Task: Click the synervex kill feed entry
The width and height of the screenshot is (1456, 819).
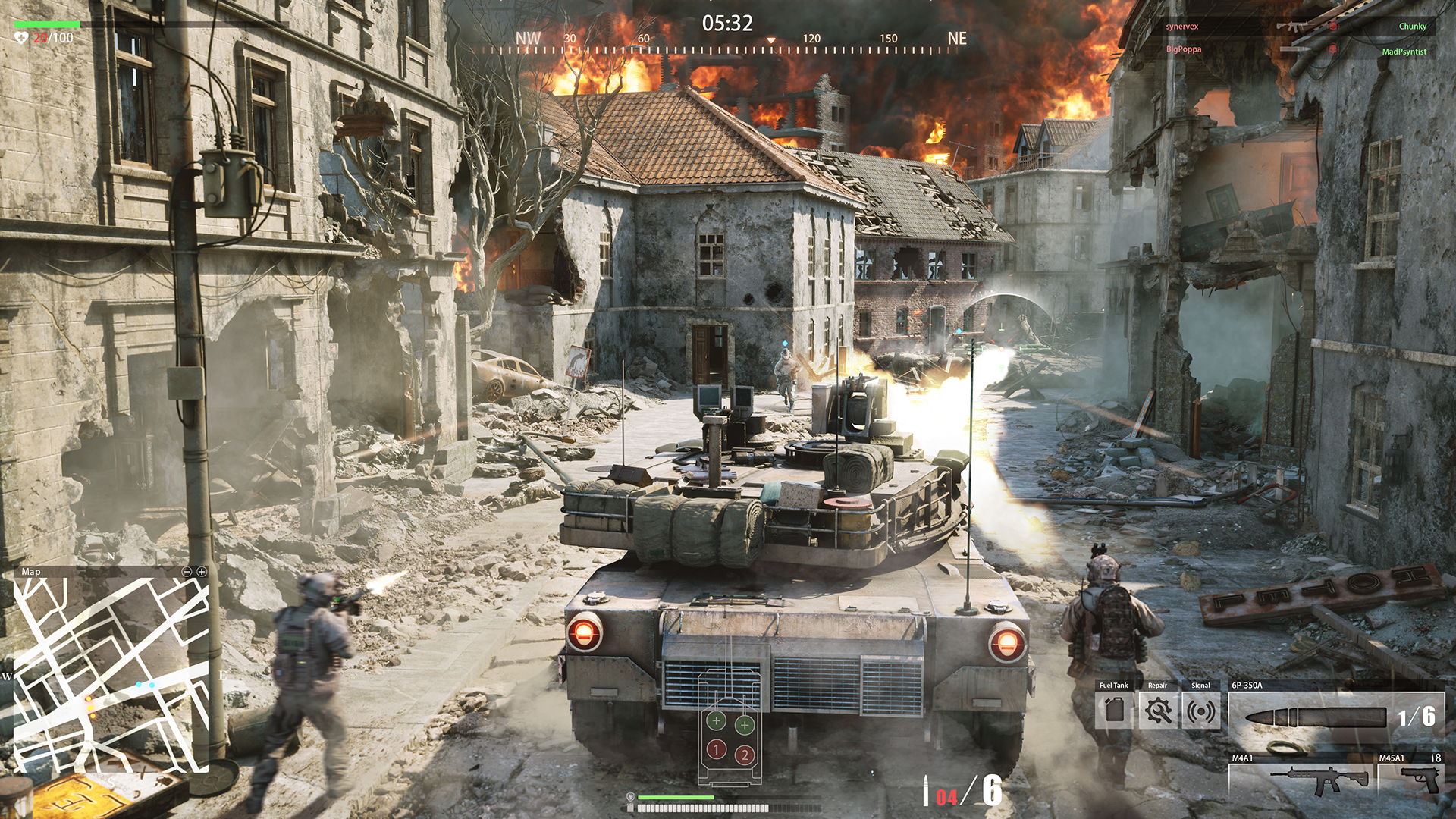Action: 1182,27
